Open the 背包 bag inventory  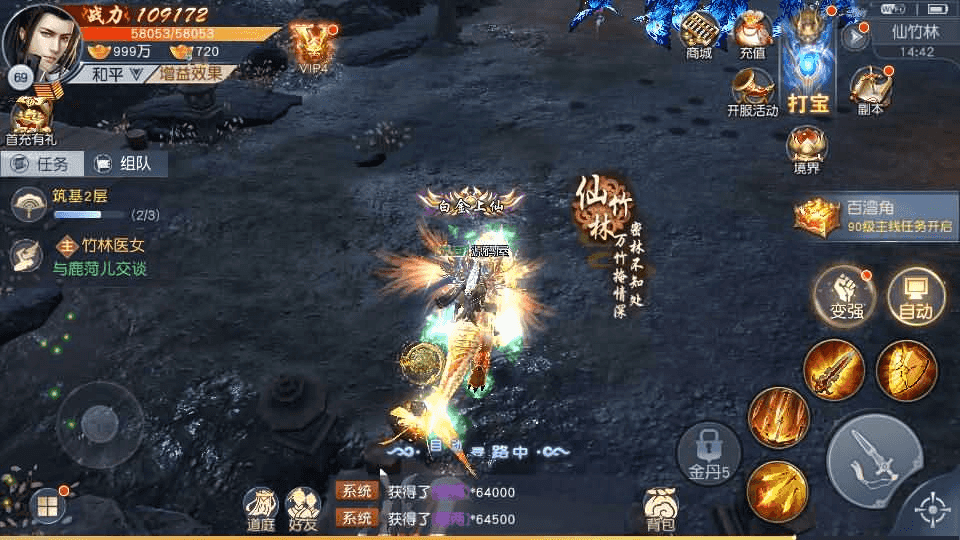tap(660, 509)
